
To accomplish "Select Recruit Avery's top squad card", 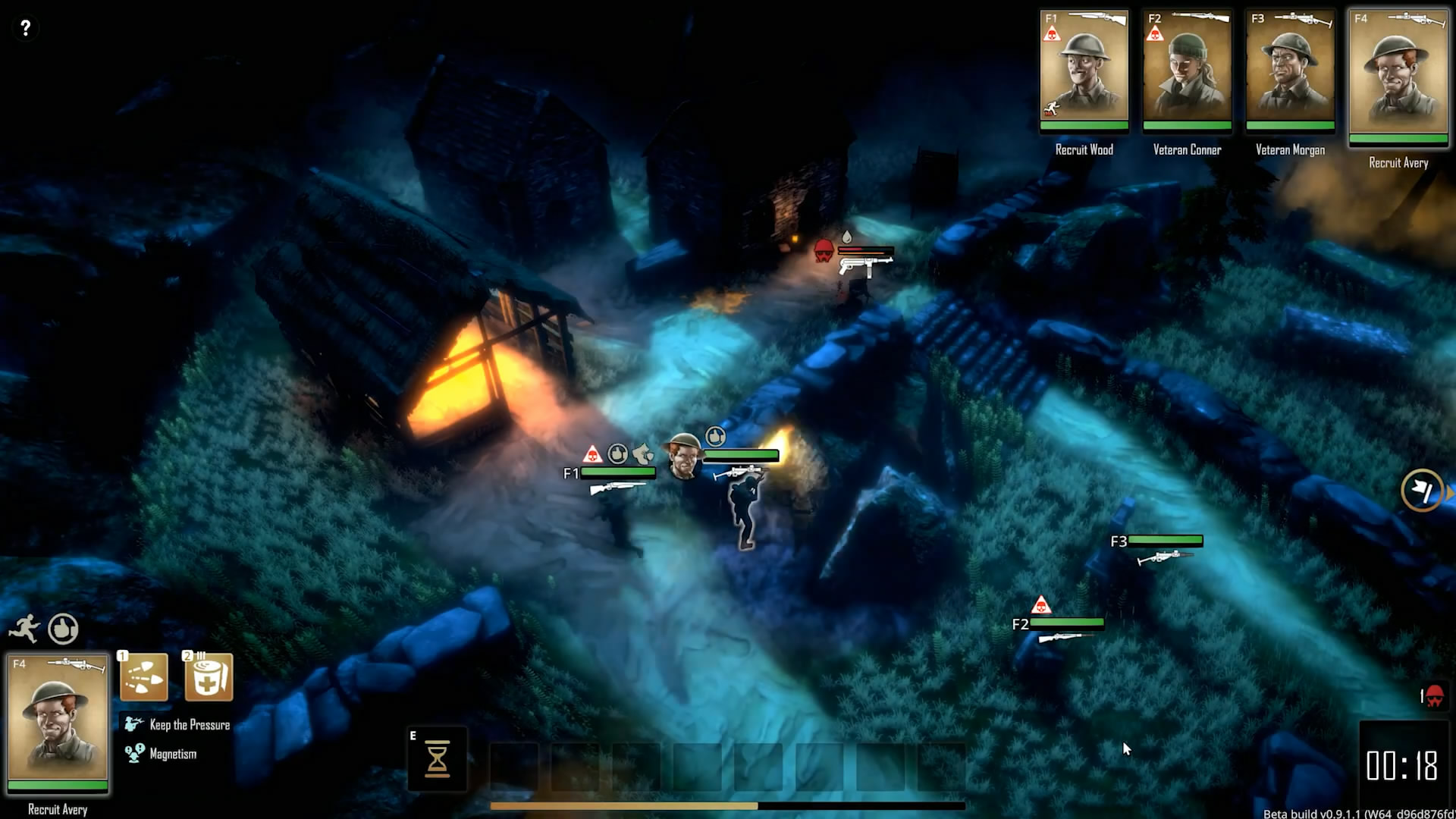I will (x=1398, y=76).
